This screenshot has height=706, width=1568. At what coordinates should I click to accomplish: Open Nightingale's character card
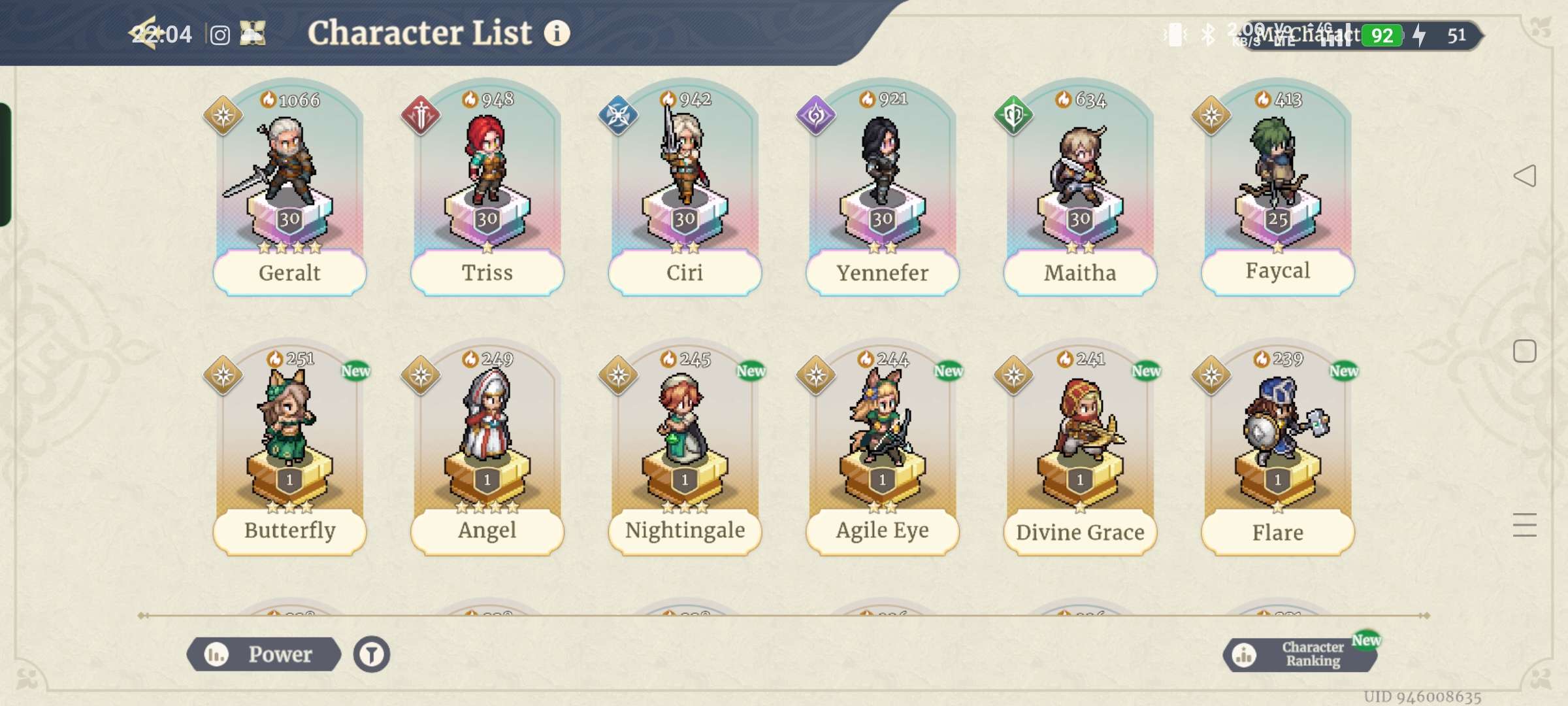(x=684, y=451)
